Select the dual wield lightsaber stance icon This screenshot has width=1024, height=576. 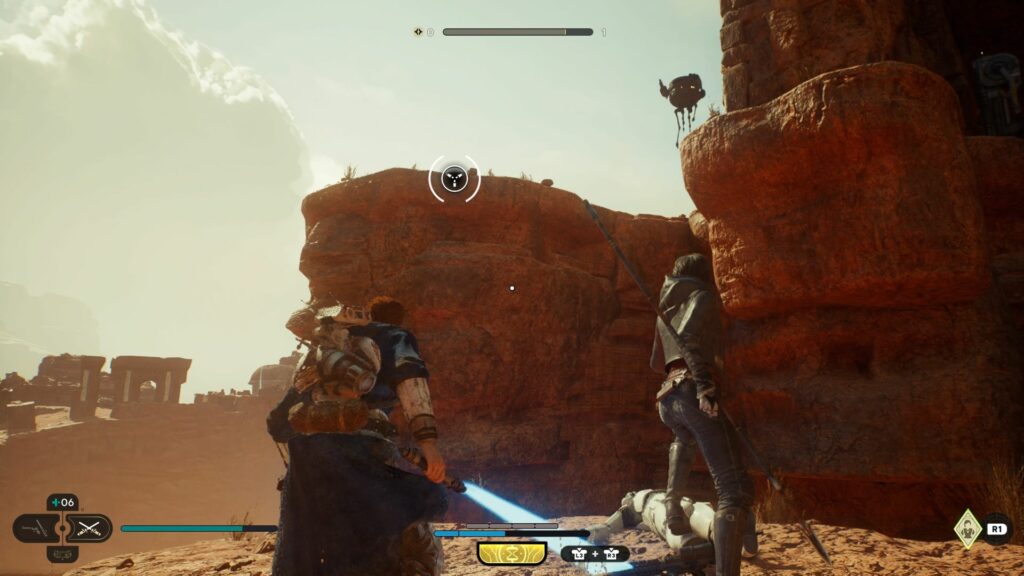click(91, 528)
